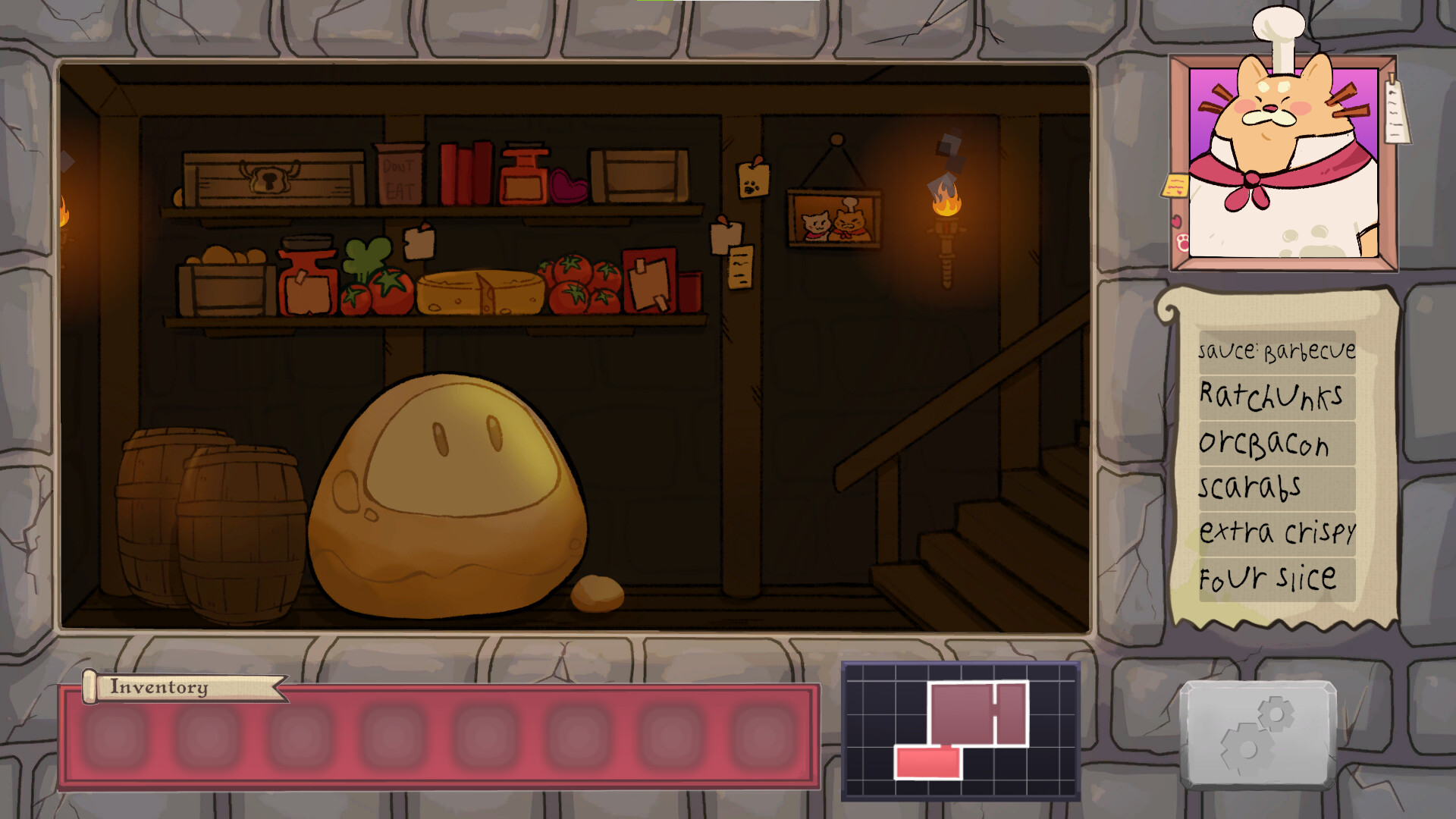Select the 'sauce: Barbecue' order line
This screenshot has width=1456, height=819.
coord(1276,351)
